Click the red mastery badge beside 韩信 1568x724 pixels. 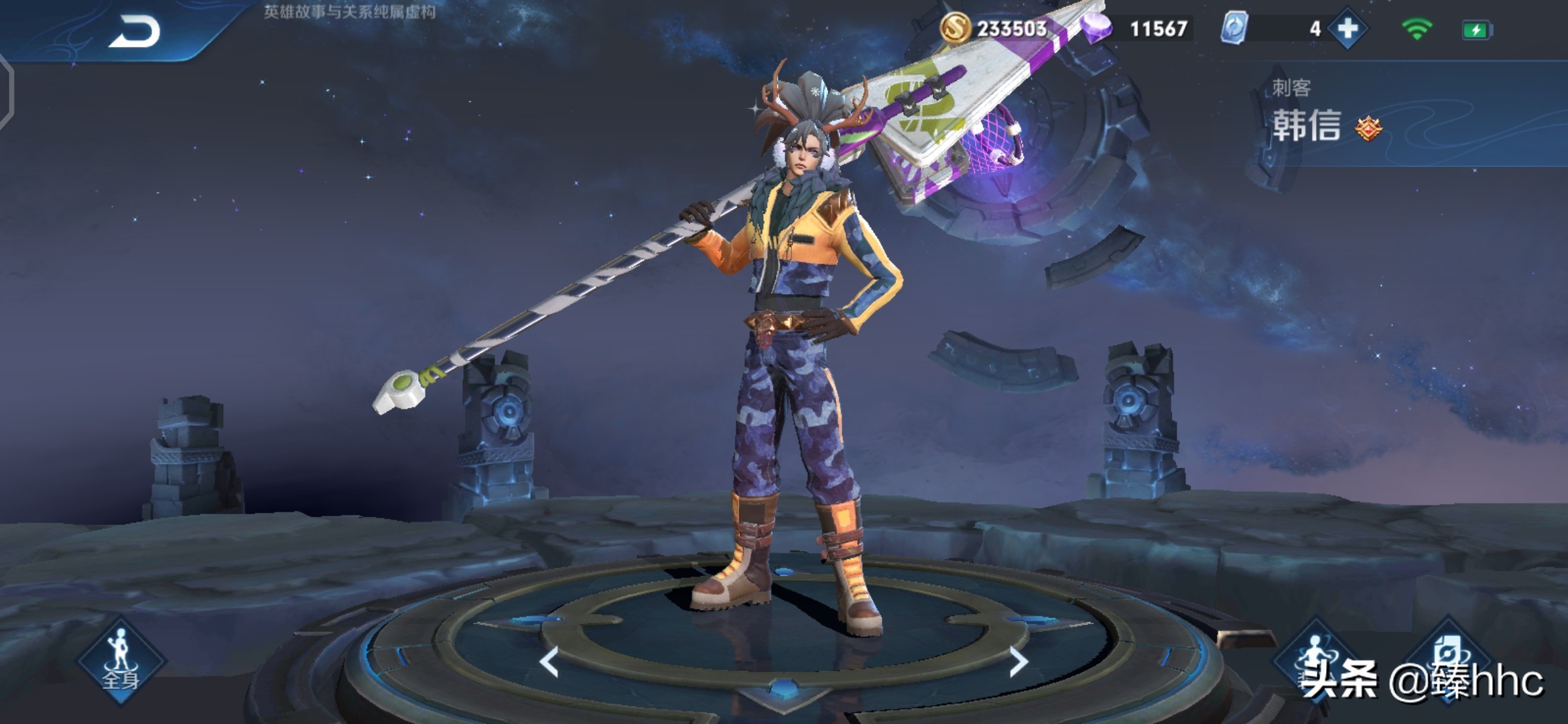pyautogui.click(x=1368, y=127)
